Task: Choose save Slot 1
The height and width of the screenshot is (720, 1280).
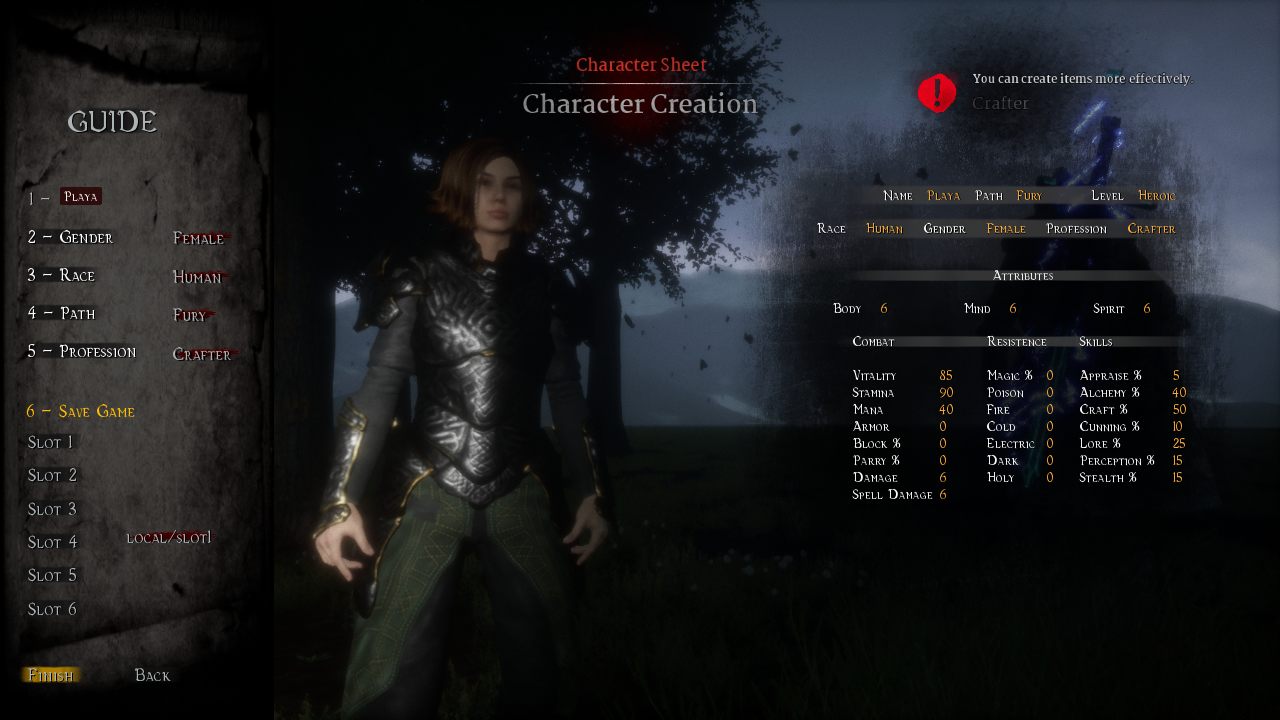Action: pos(50,442)
